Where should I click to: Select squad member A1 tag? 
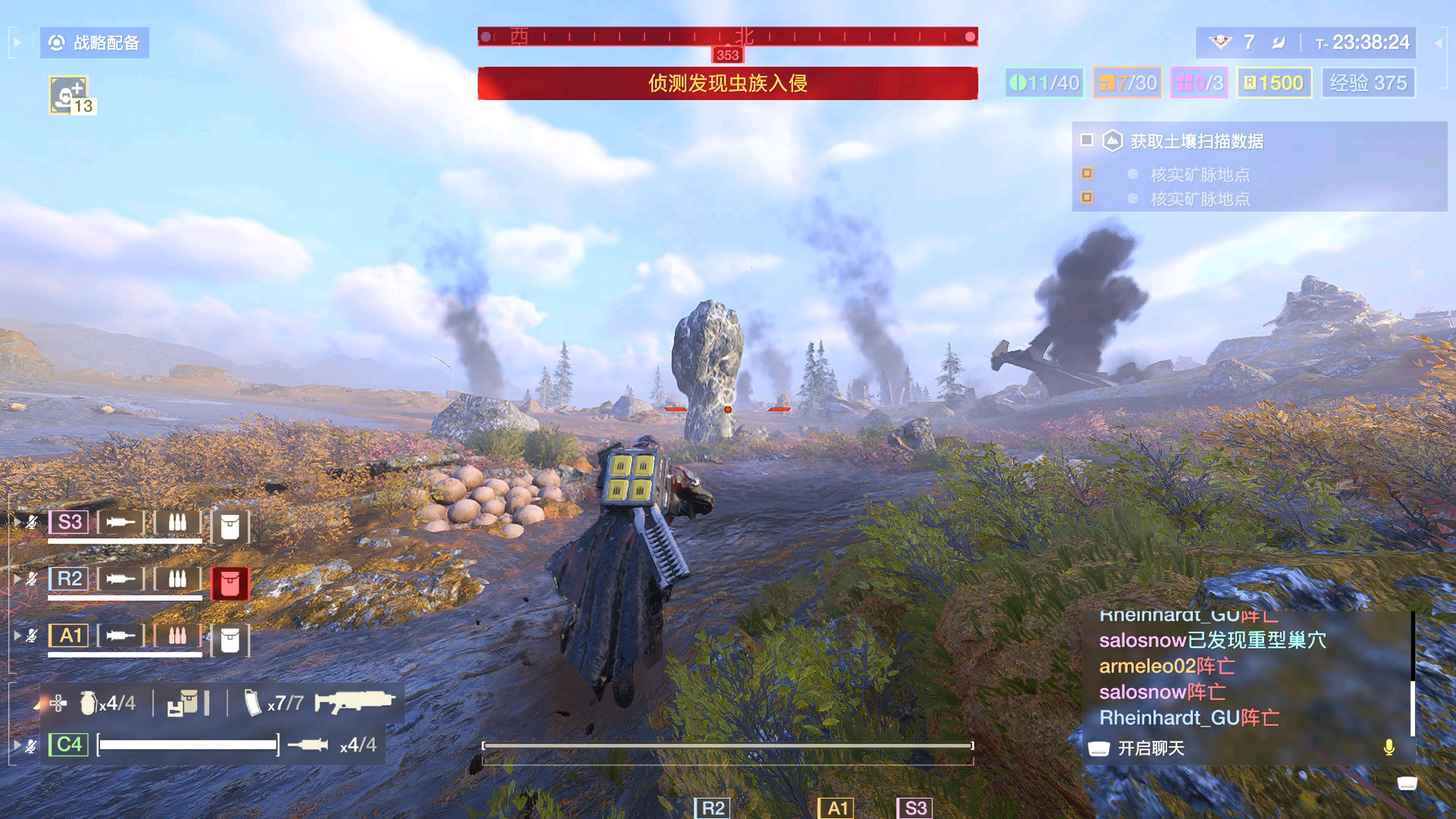(69, 636)
